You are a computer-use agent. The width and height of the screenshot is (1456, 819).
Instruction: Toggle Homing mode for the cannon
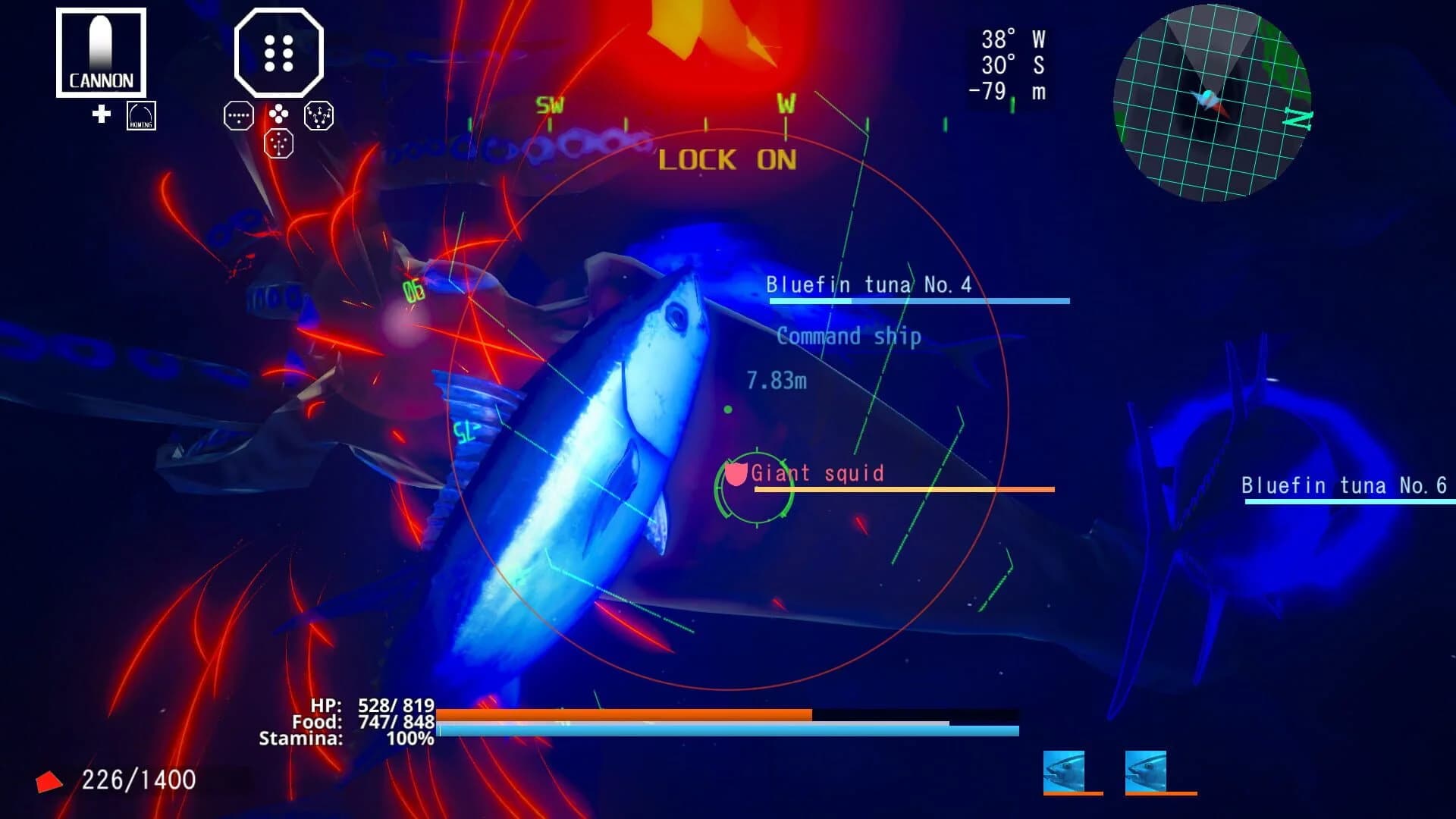[x=141, y=116]
